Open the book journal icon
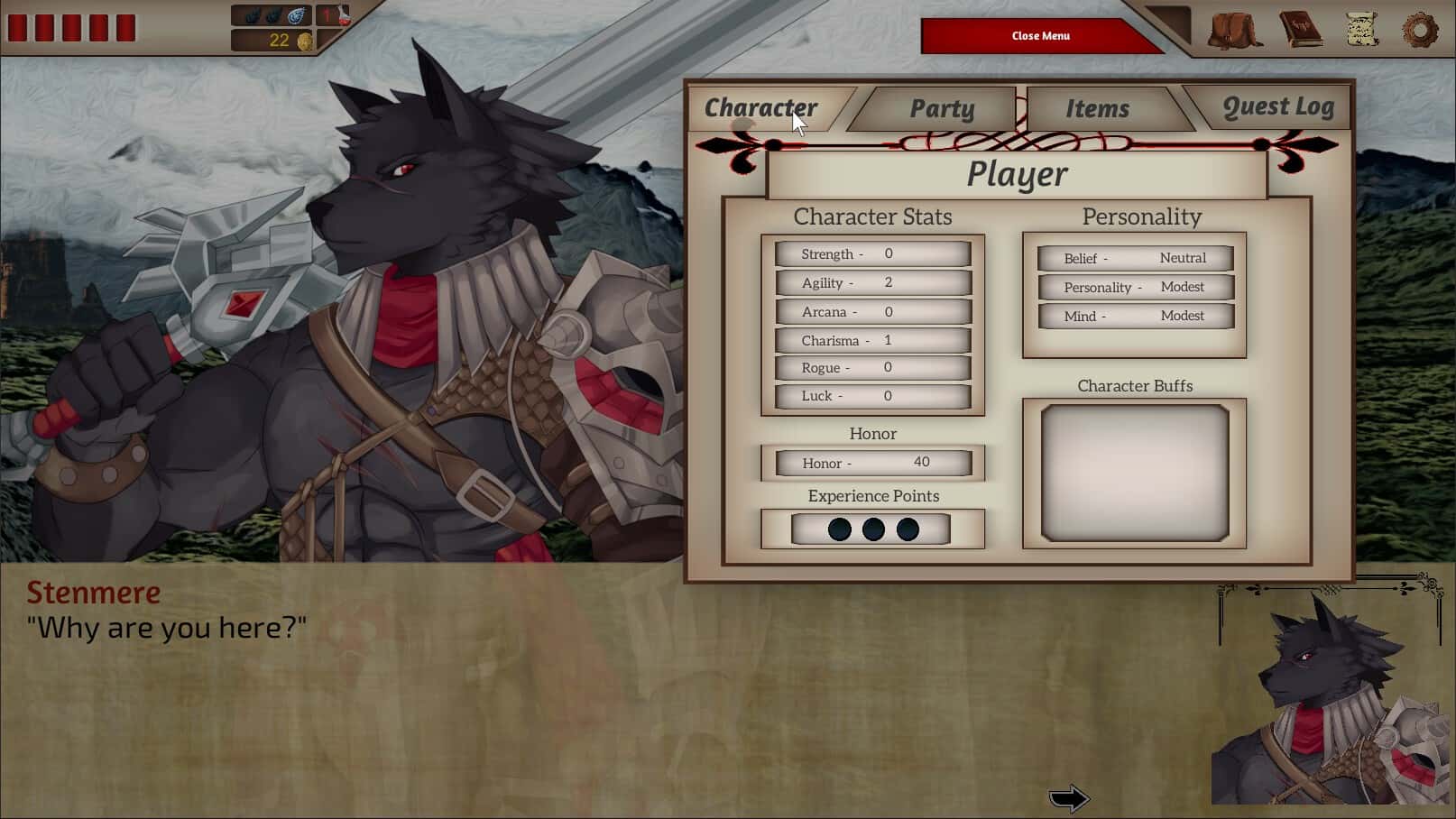This screenshot has height=819, width=1456. [1296, 29]
